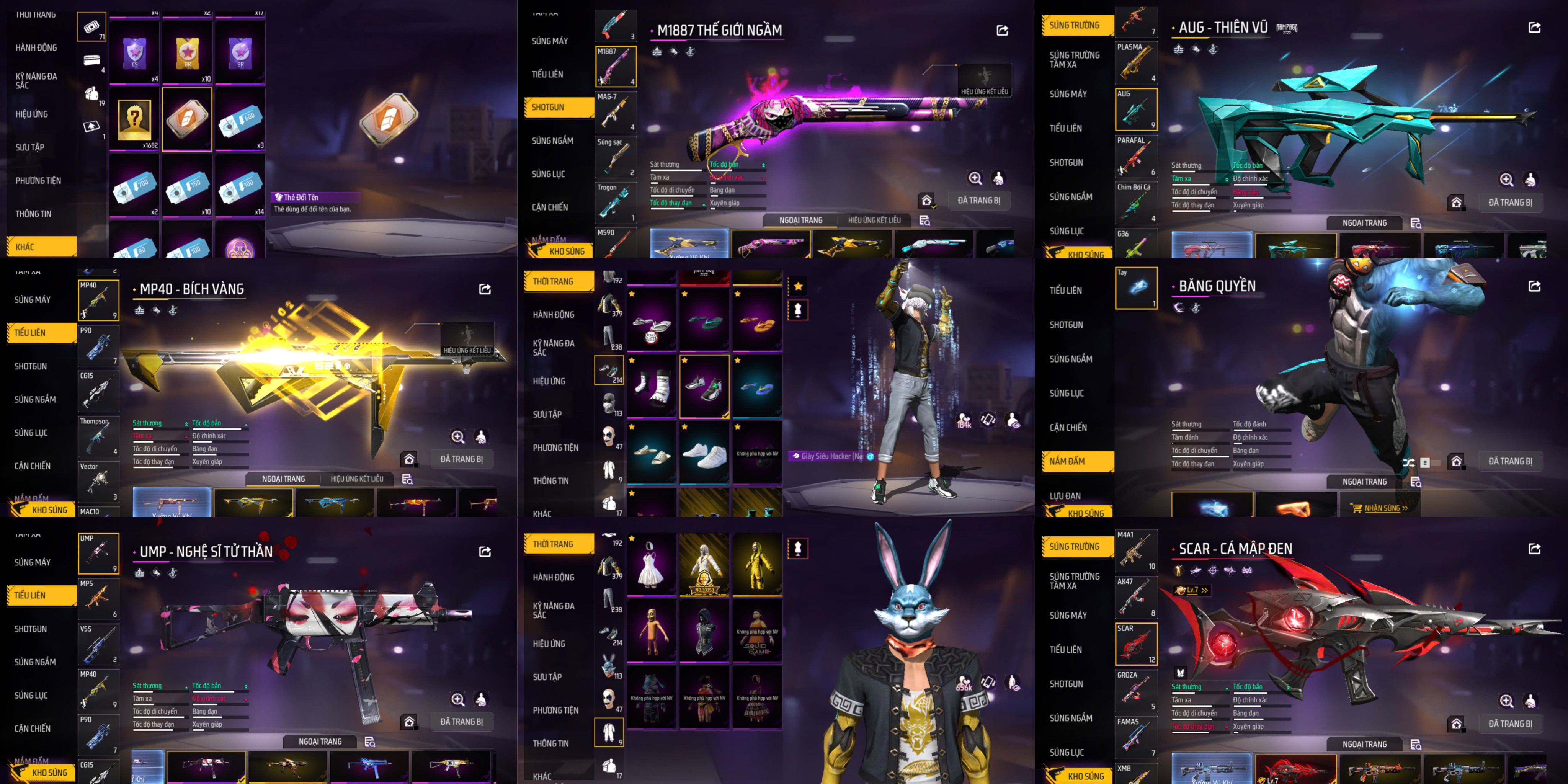Pick the VSS weapon slot
The image size is (1568, 784).
click(x=98, y=644)
